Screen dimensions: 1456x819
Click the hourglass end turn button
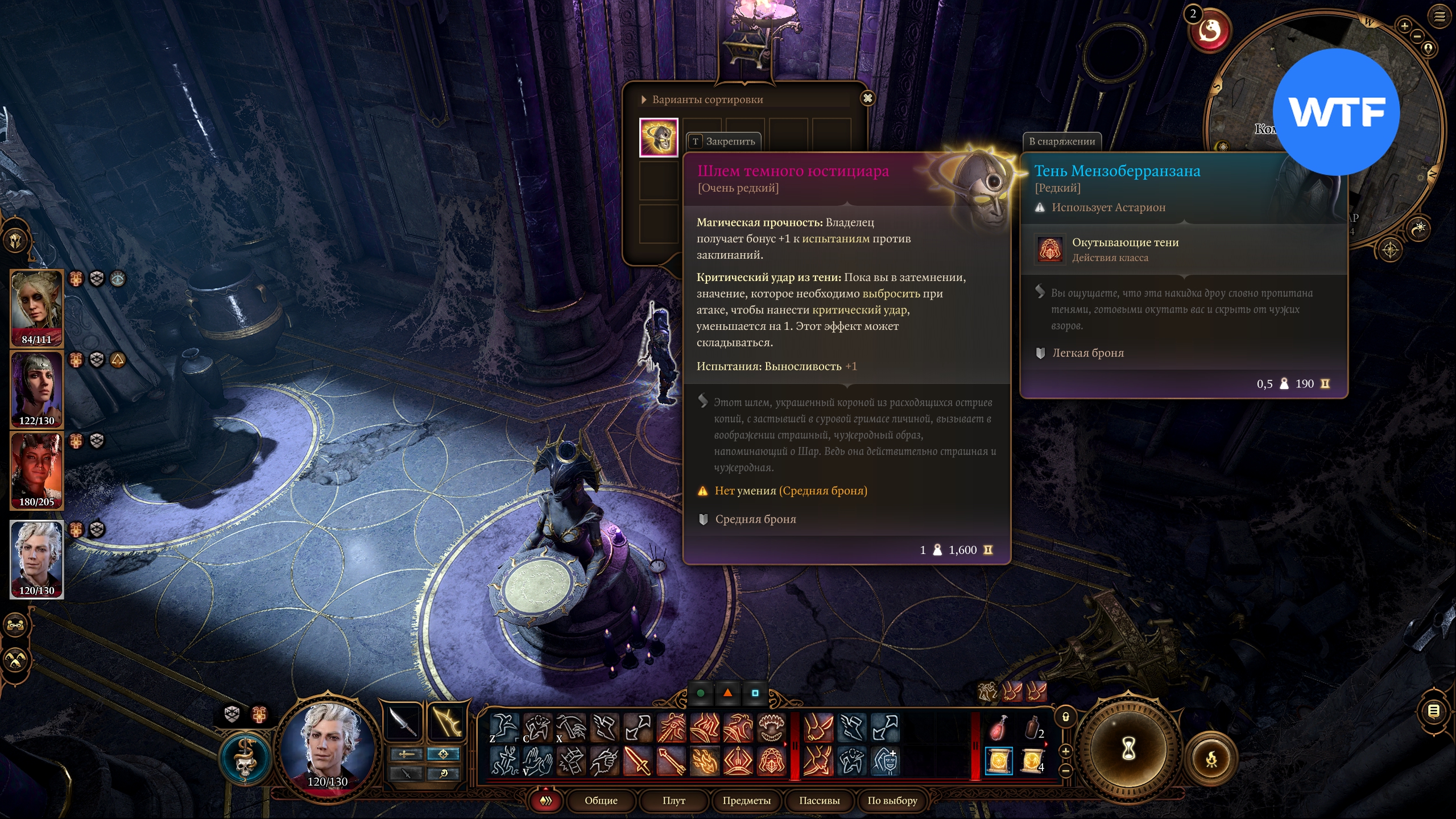point(1128,749)
